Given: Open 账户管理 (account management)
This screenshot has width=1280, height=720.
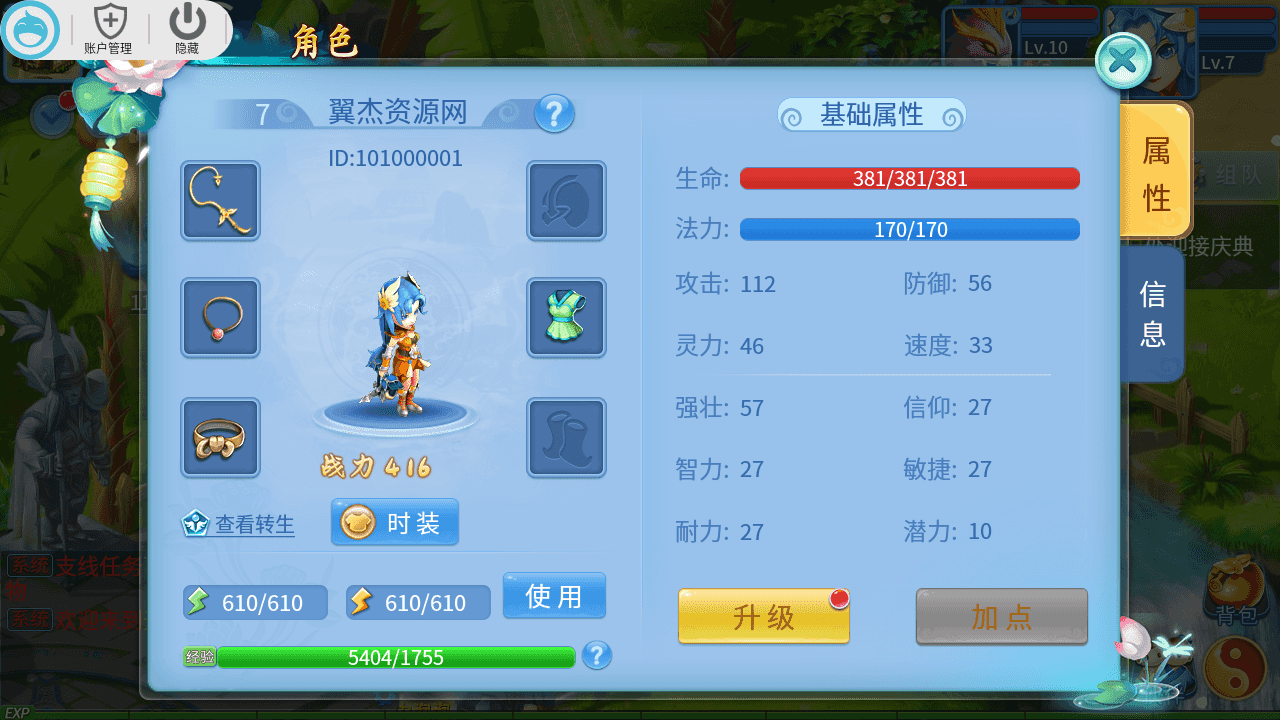Looking at the screenshot, I should (110, 27).
